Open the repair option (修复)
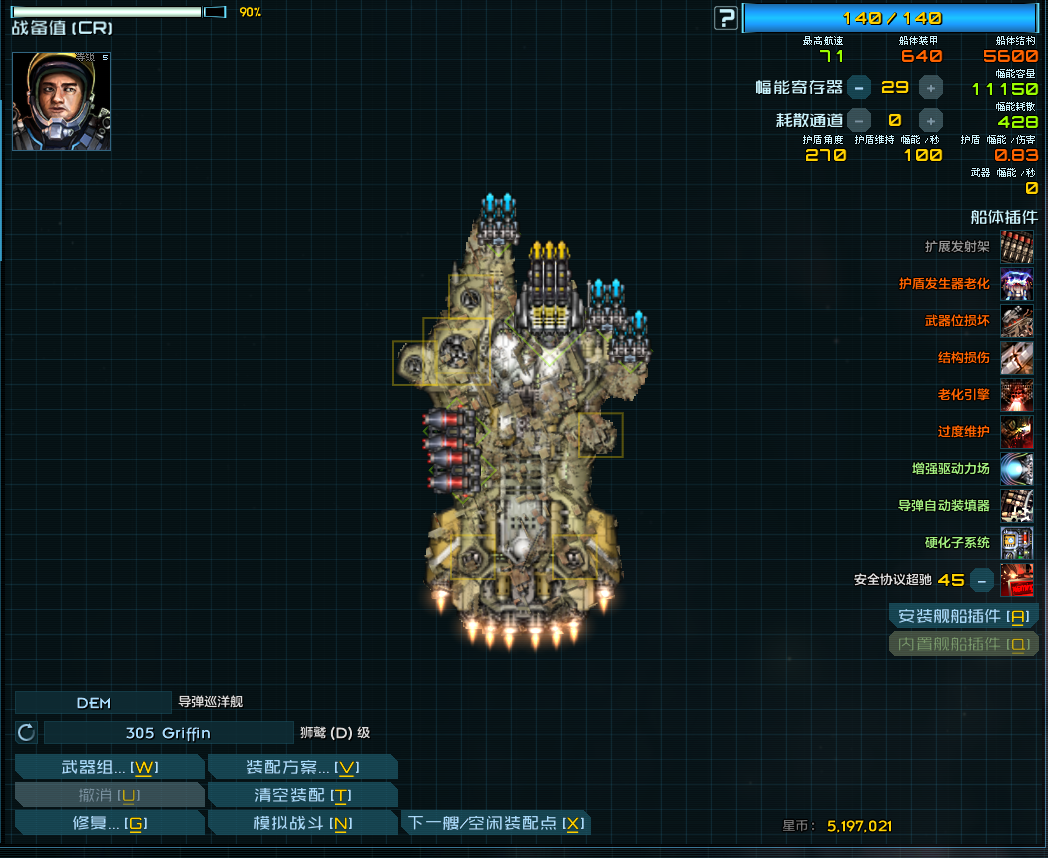Image resolution: width=1048 pixels, height=858 pixels. [x=110, y=823]
